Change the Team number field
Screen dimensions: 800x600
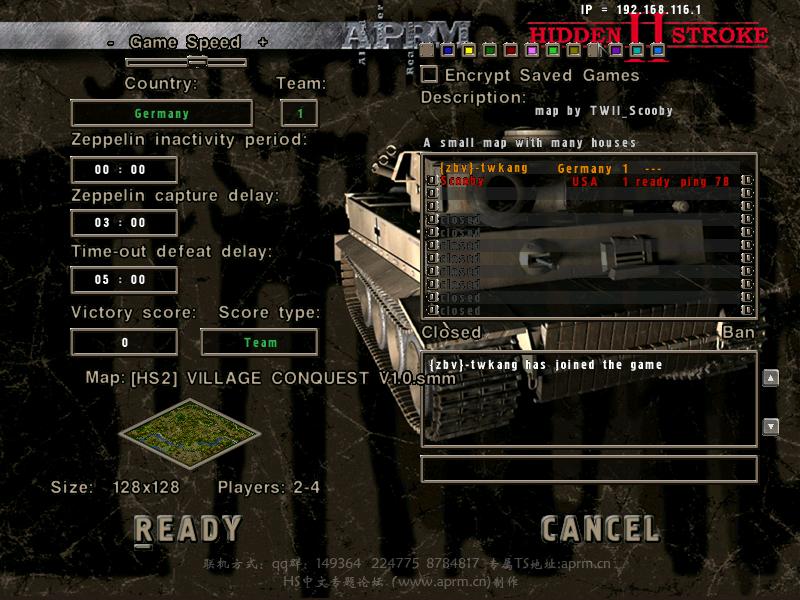pos(300,113)
